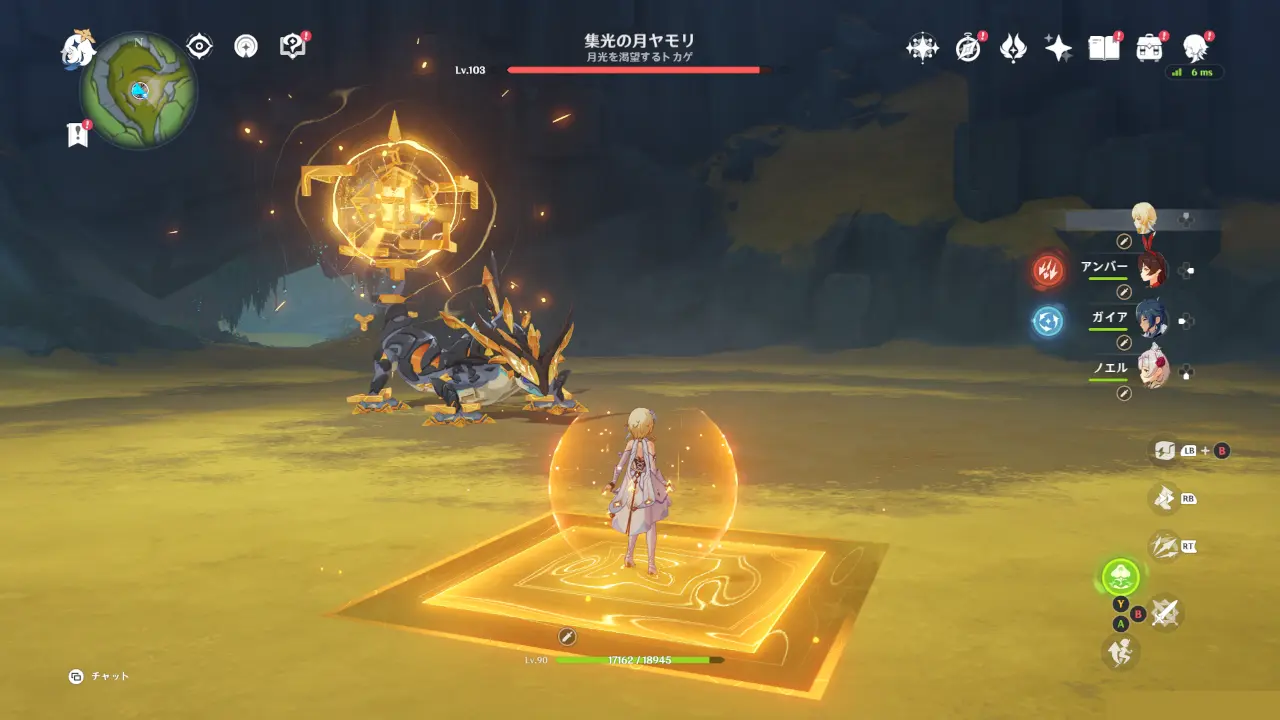Open the quest guide book icon

(x=291, y=44)
